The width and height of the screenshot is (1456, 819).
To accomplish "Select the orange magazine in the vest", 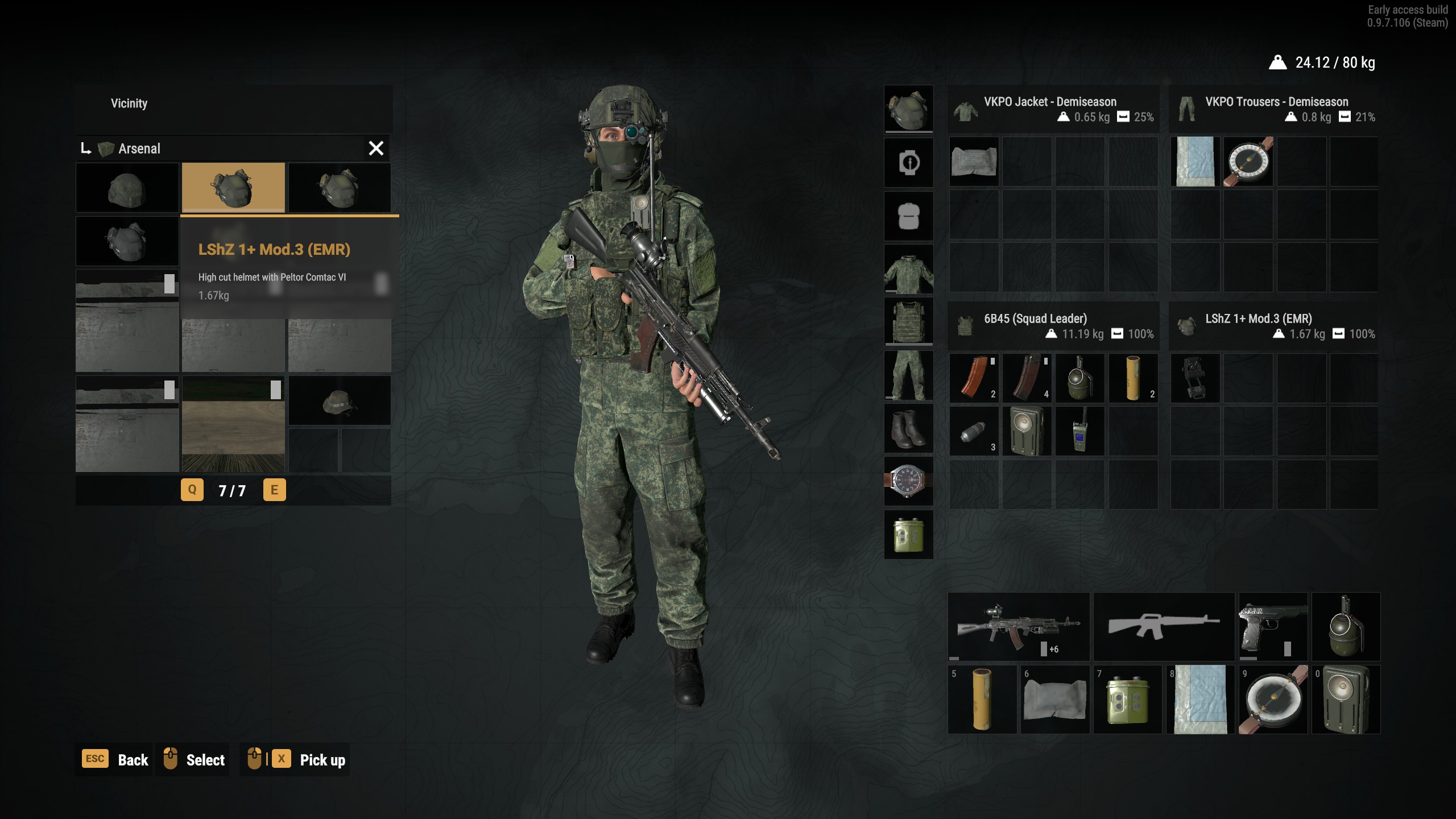I will (974, 378).
